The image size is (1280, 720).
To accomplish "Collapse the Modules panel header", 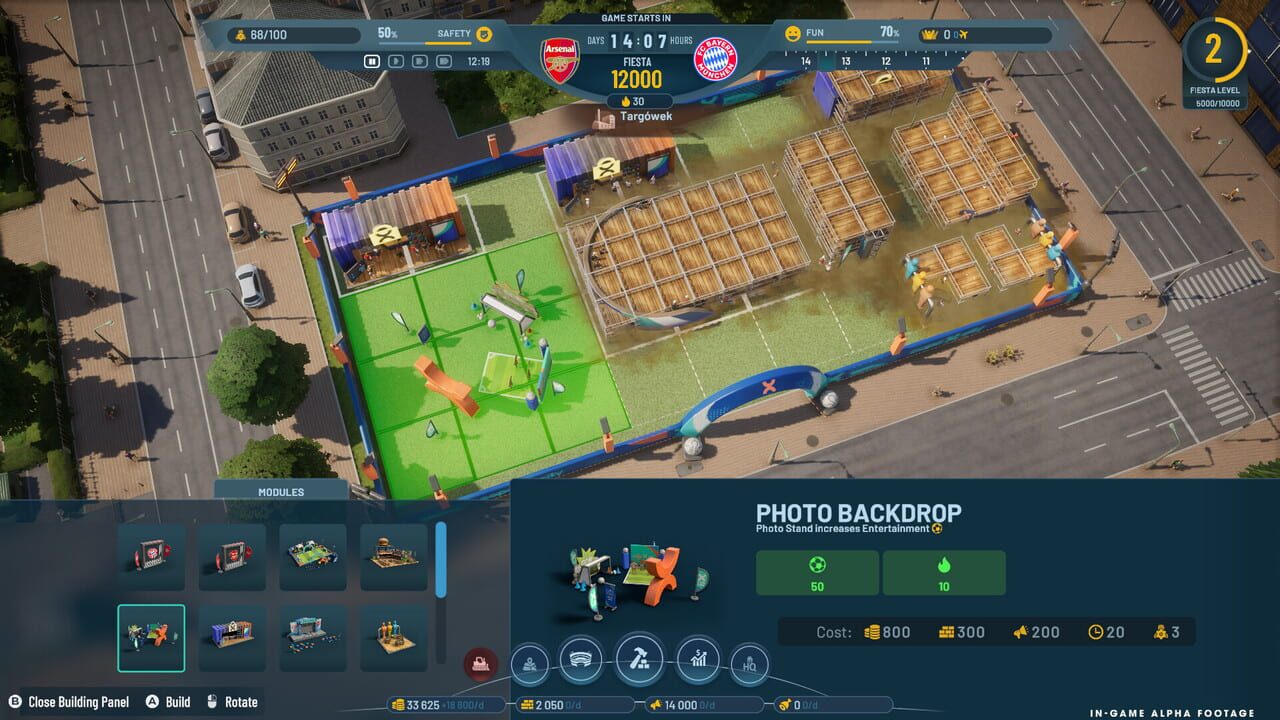I will coord(281,491).
